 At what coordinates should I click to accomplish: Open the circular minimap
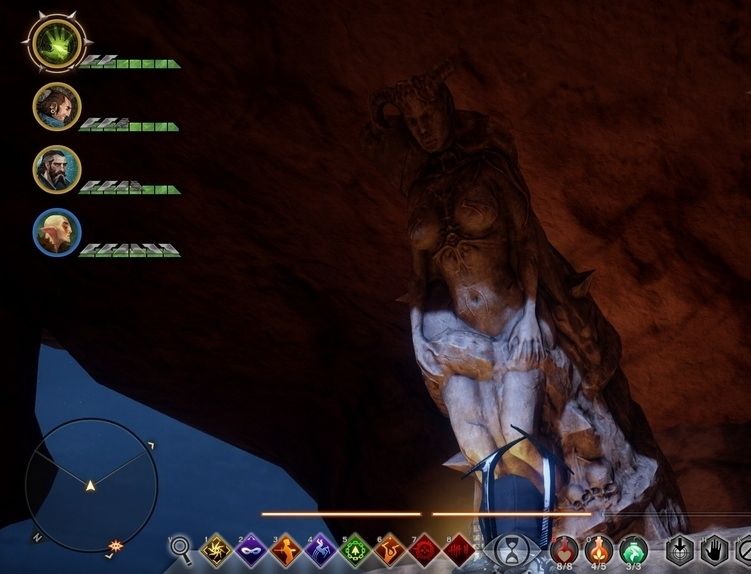pyautogui.click(x=91, y=484)
